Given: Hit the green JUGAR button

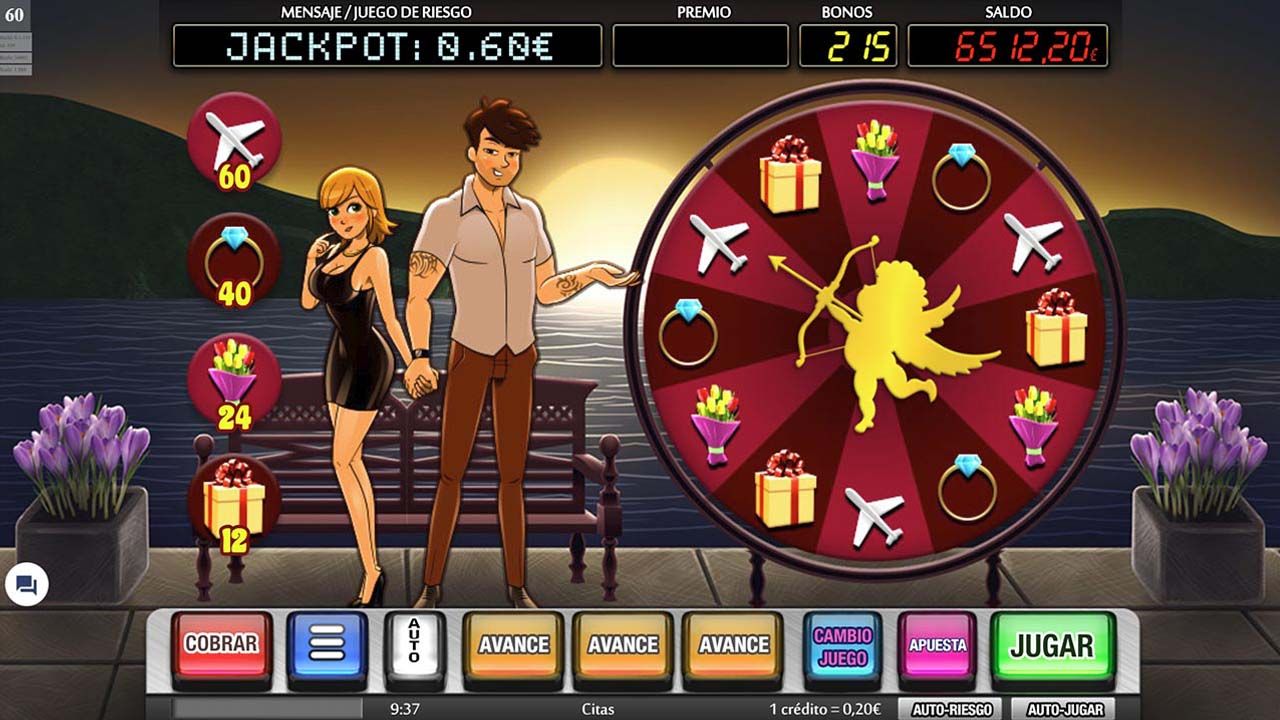Looking at the screenshot, I should point(1052,646).
